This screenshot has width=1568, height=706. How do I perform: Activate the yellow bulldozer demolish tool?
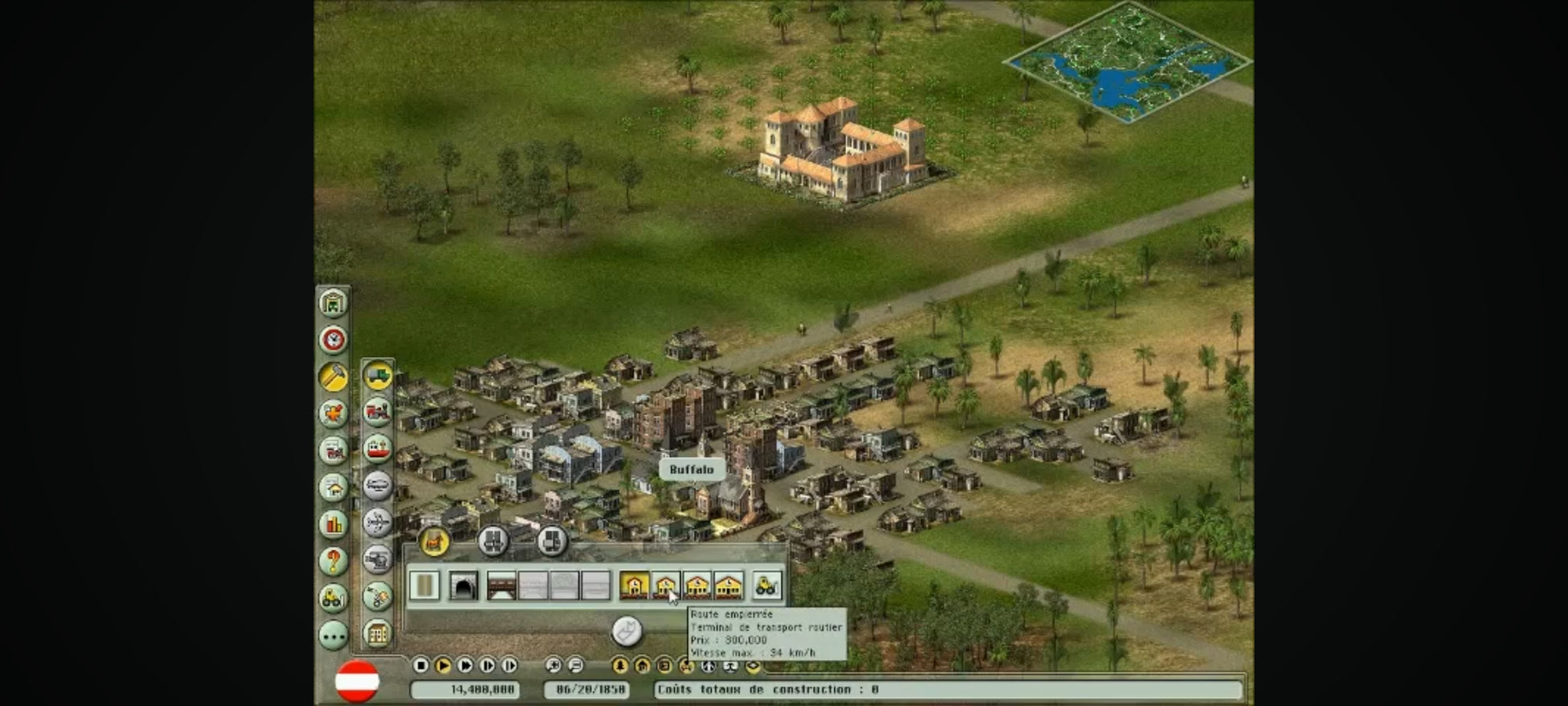pyautogui.click(x=766, y=586)
